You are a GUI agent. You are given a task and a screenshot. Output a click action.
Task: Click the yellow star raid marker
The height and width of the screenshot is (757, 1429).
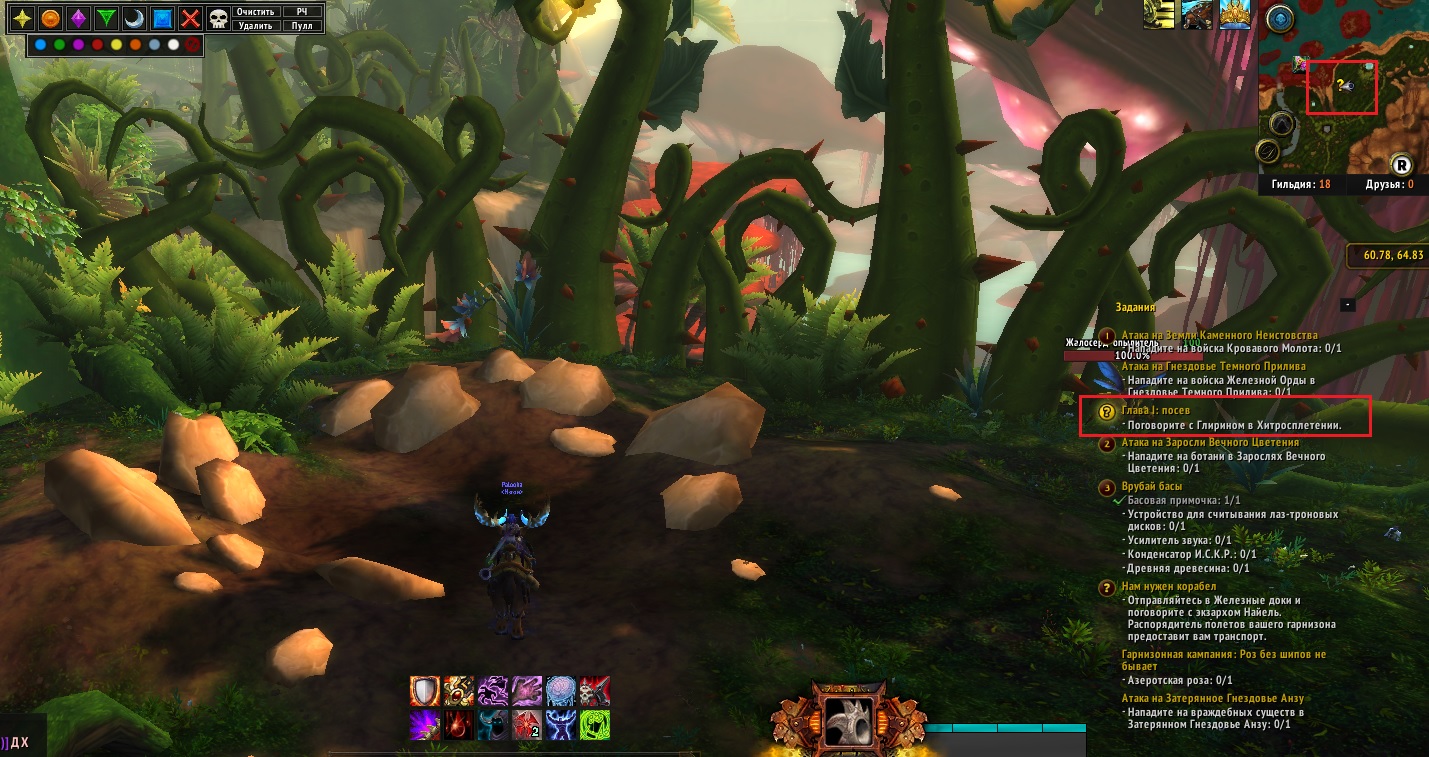[x=22, y=19]
